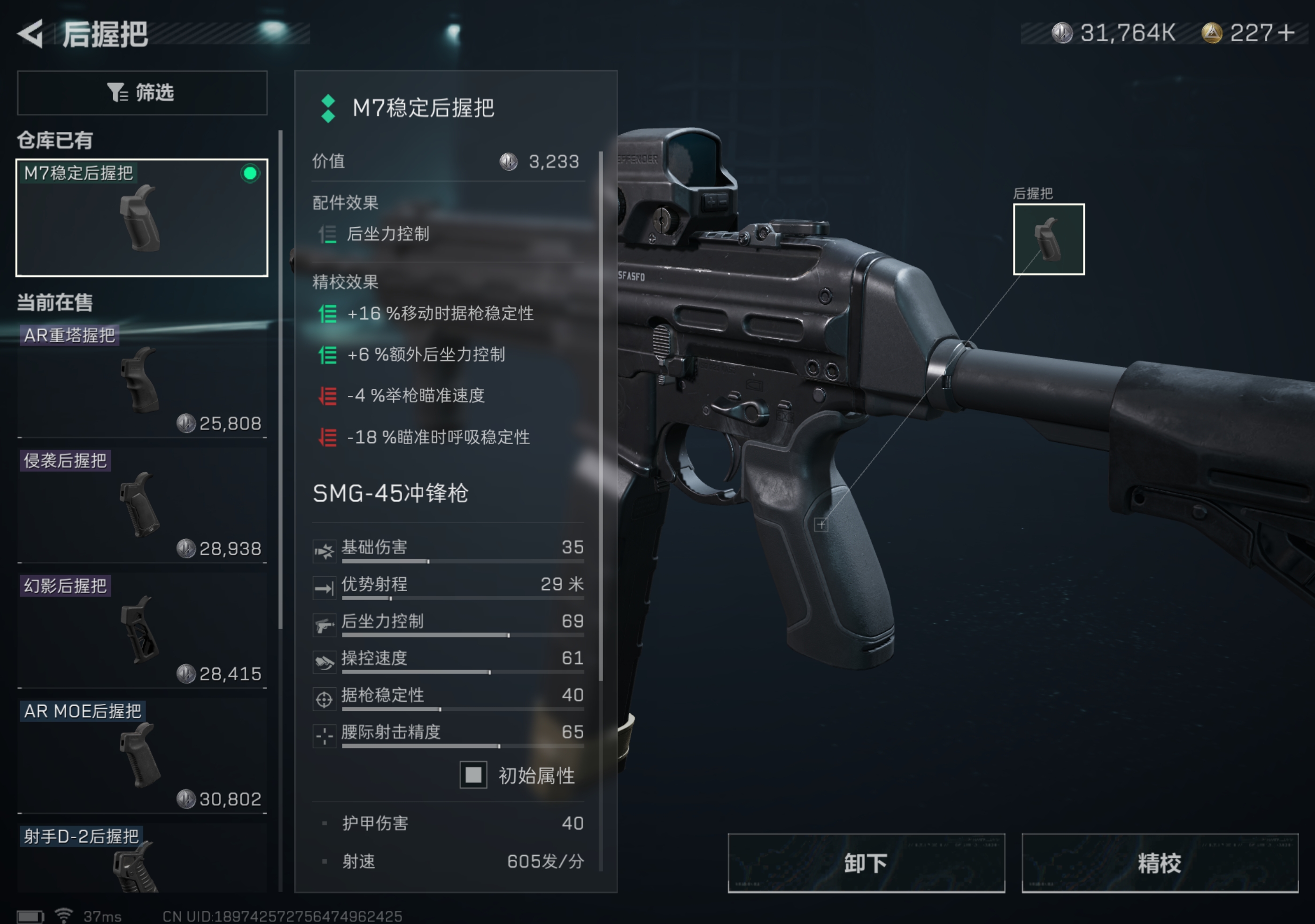Select the owned M7稳定后握把 grip
This screenshot has height=924, width=1315.
[x=142, y=217]
